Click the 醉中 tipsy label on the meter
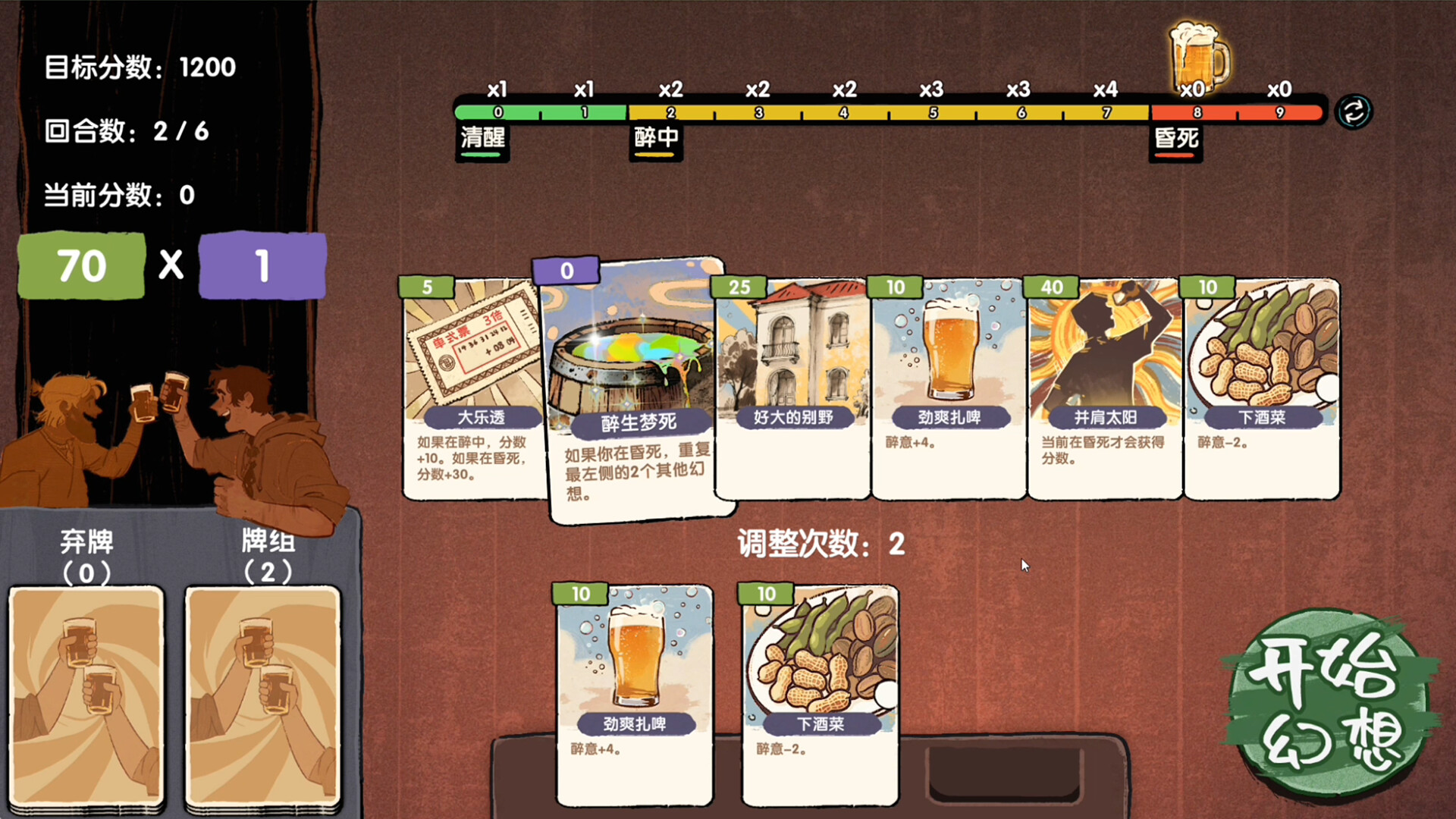Image resolution: width=1456 pixels, height=819 pixels. (x=655, y=140)
